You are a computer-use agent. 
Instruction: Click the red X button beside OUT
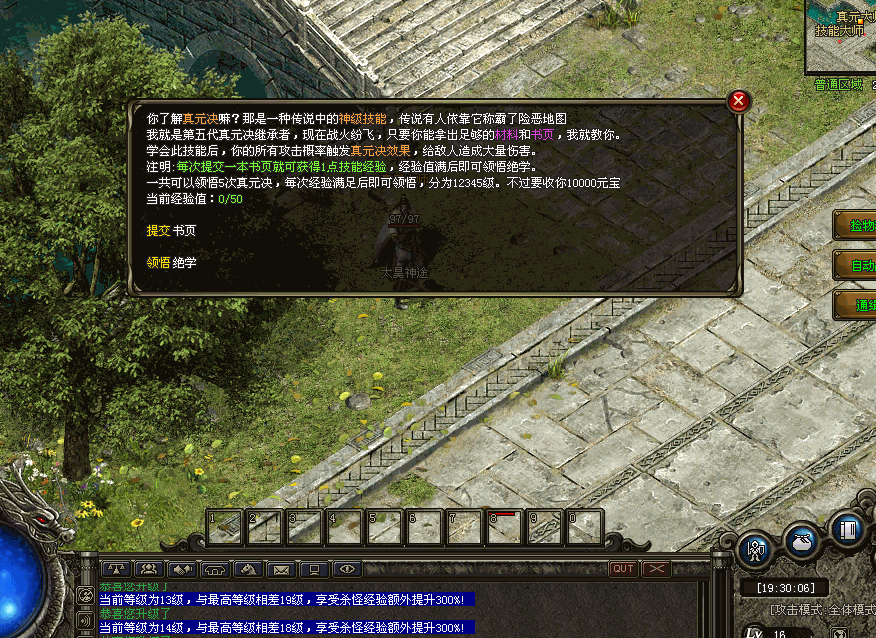[x=656, y=569]
